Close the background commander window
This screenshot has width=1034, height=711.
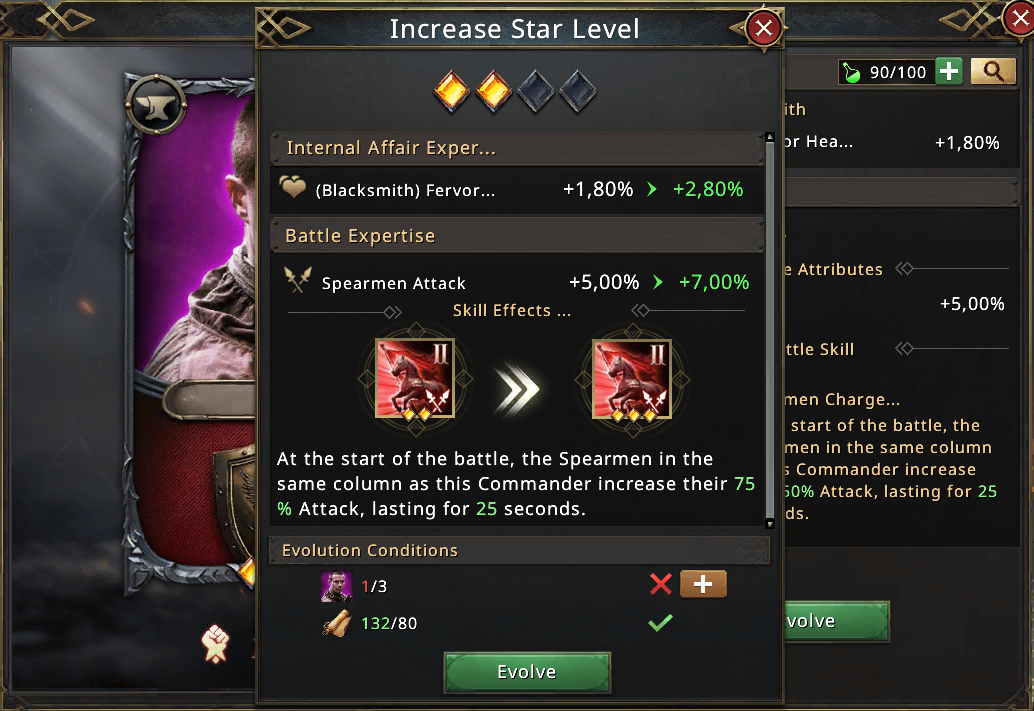[1018, 14]
